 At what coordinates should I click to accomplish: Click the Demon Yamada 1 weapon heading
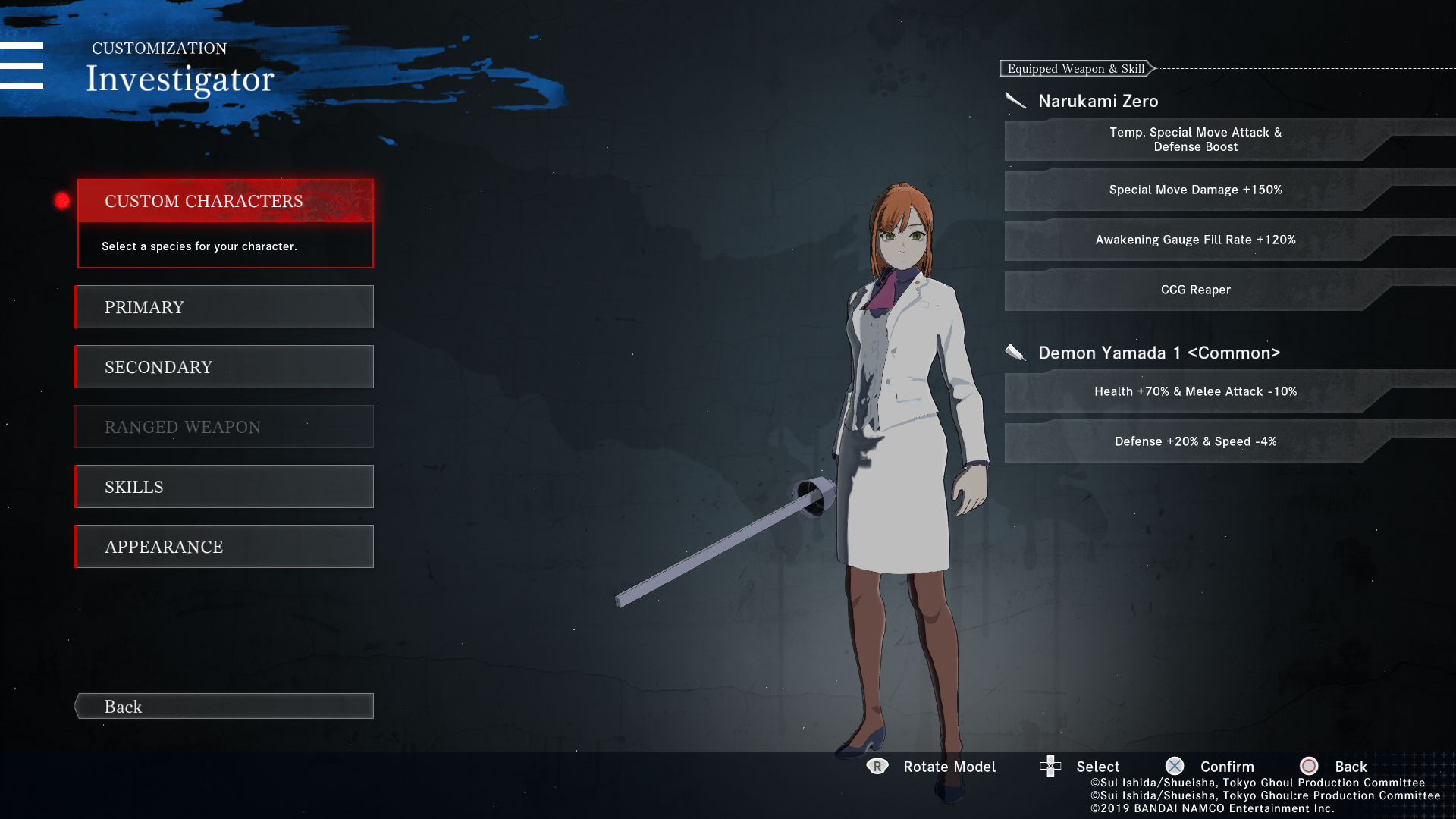pyautogui.click(x=1158, y=353)
